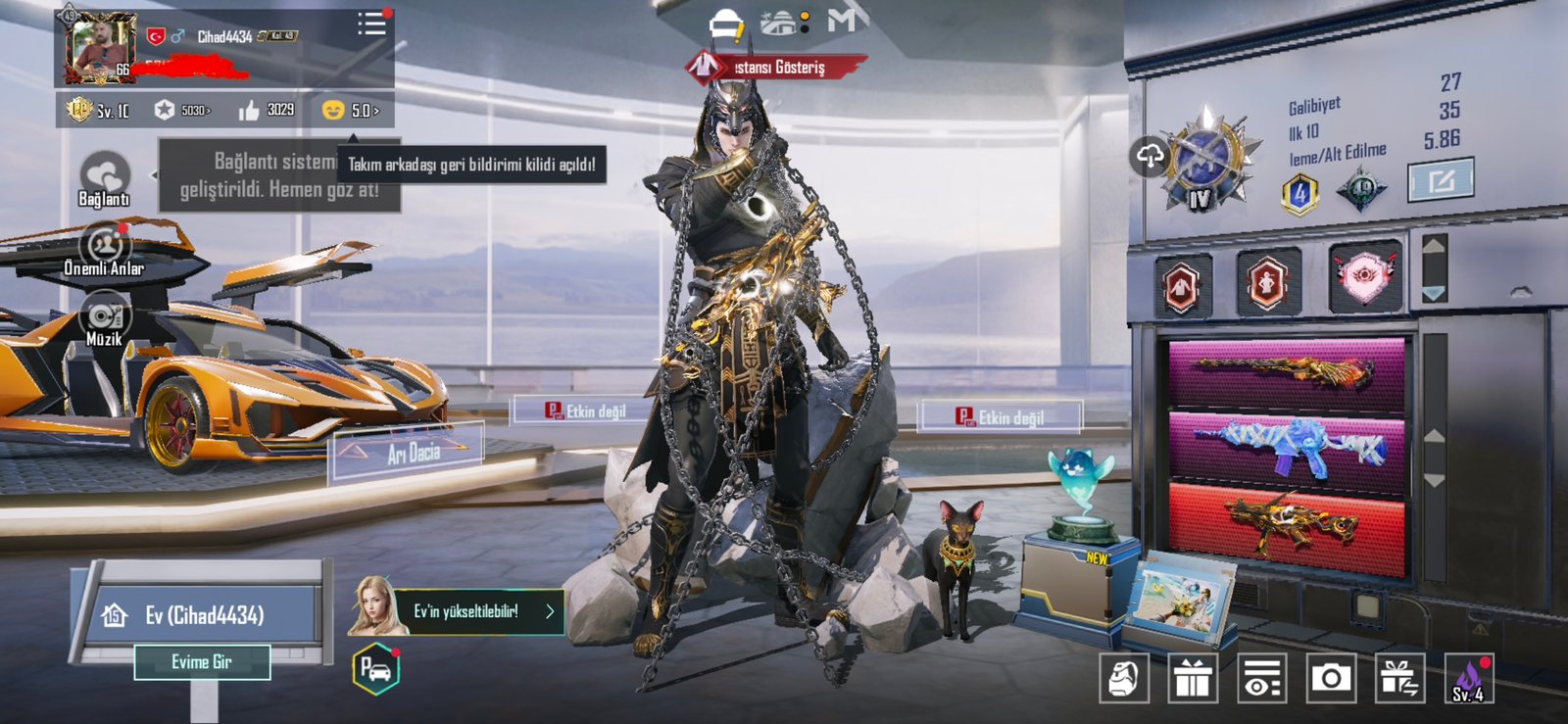Select the blue ice weapon skin showcase
Image resolution: width=1568 pixels, height=724 pixels.
coord(1287,450)
